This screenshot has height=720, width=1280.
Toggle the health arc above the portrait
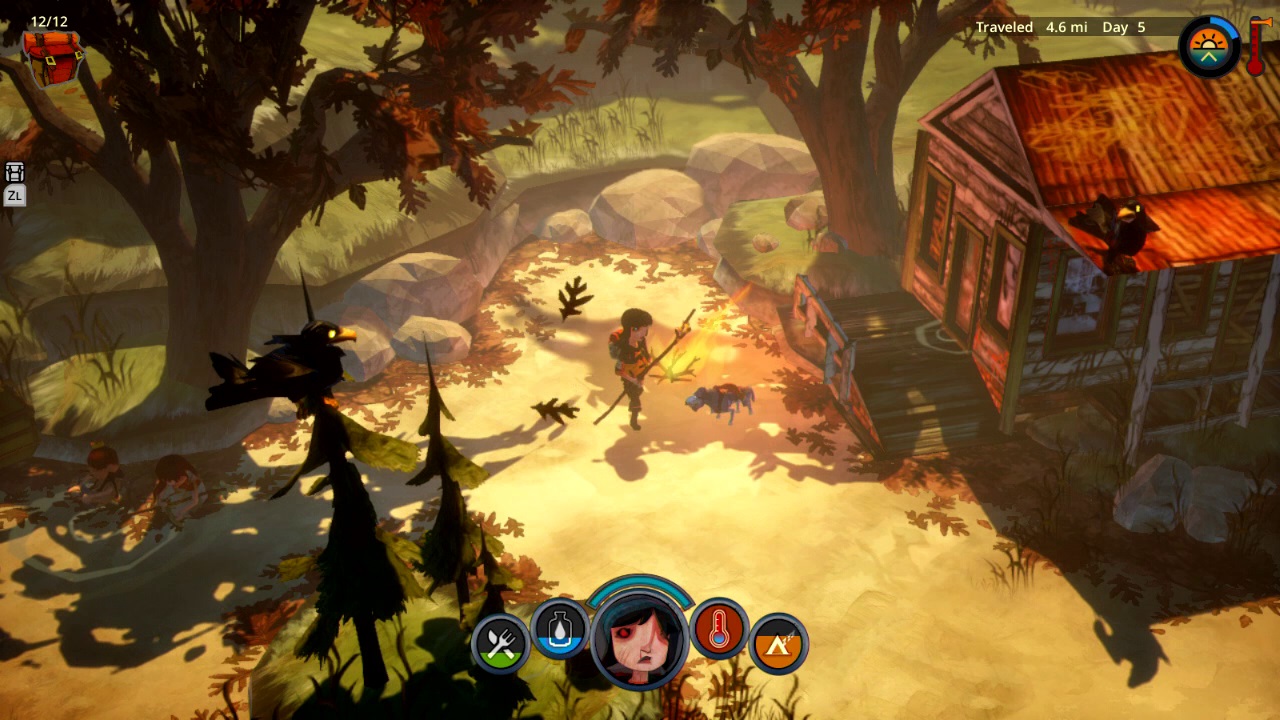coord(640,585)
